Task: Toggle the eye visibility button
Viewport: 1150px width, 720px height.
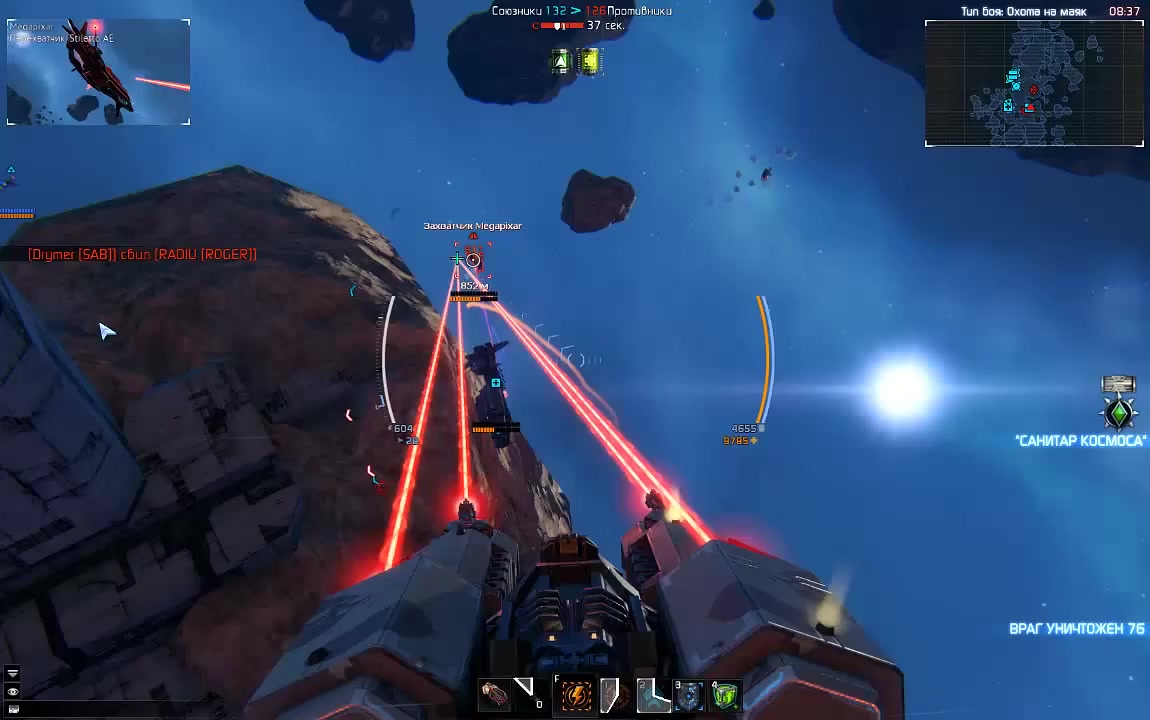Action: 13,692
